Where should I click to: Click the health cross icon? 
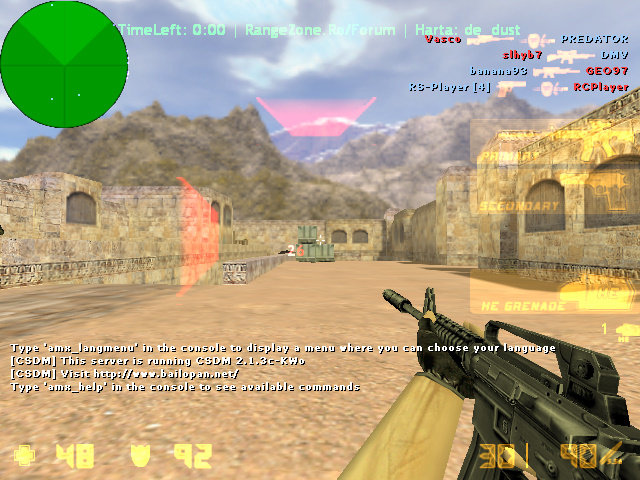[23, 457]
